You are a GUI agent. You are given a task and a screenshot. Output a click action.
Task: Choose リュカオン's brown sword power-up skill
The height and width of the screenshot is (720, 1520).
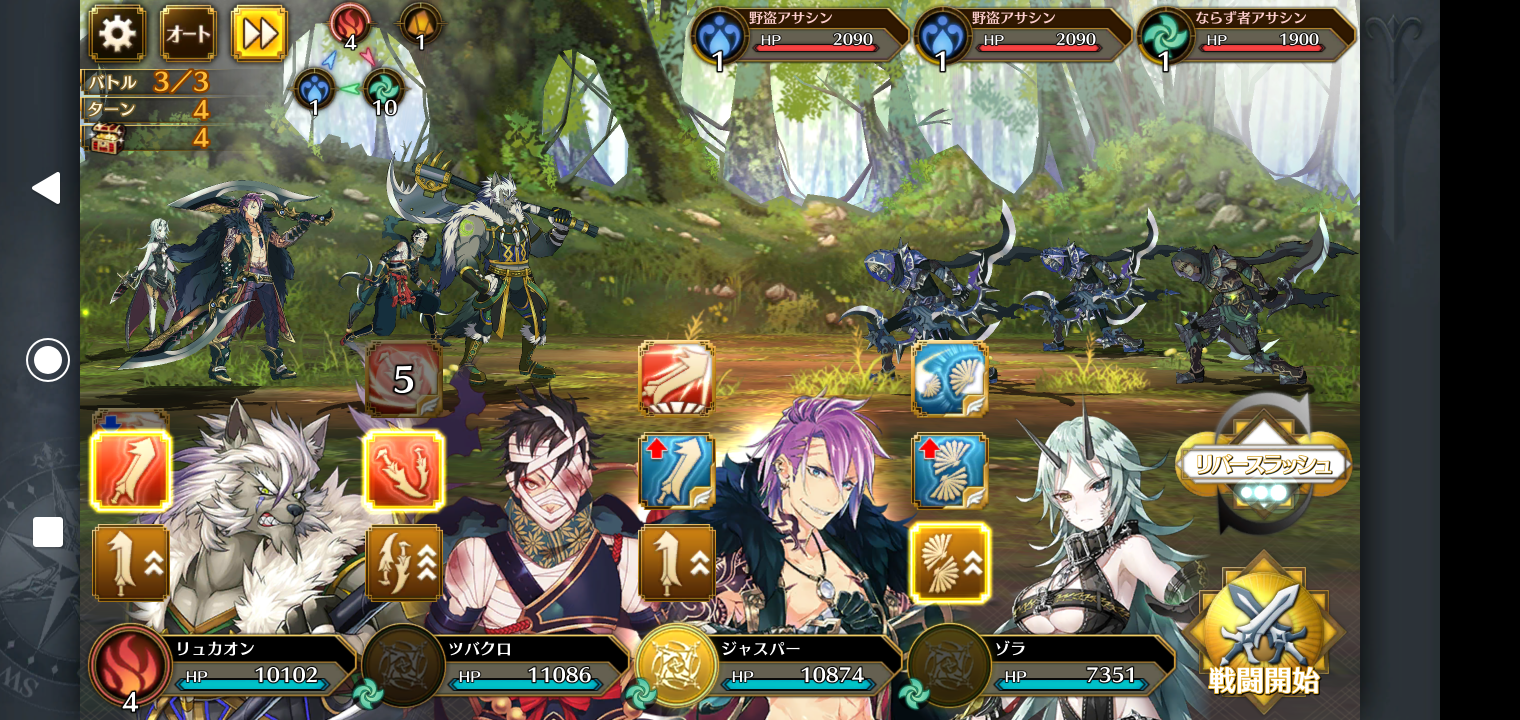coord(131,563)
